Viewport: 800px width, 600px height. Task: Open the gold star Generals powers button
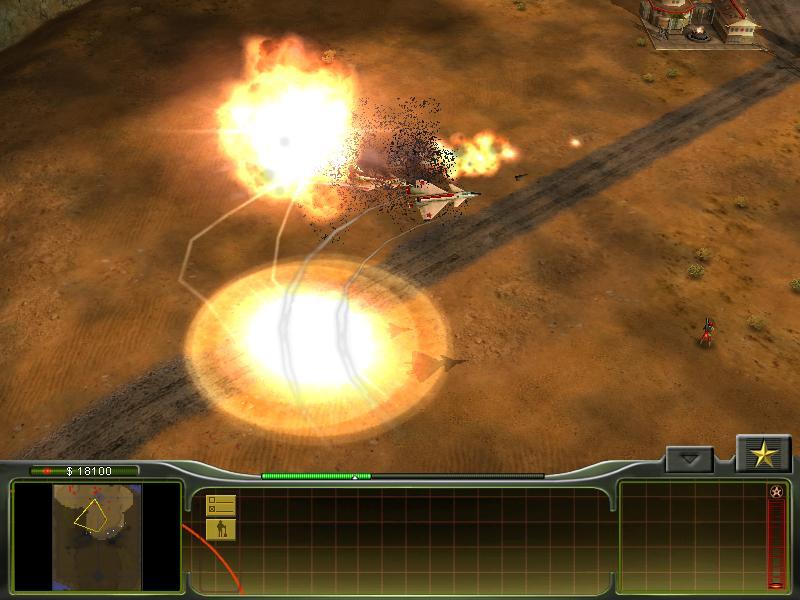click(x=764, y=455)
